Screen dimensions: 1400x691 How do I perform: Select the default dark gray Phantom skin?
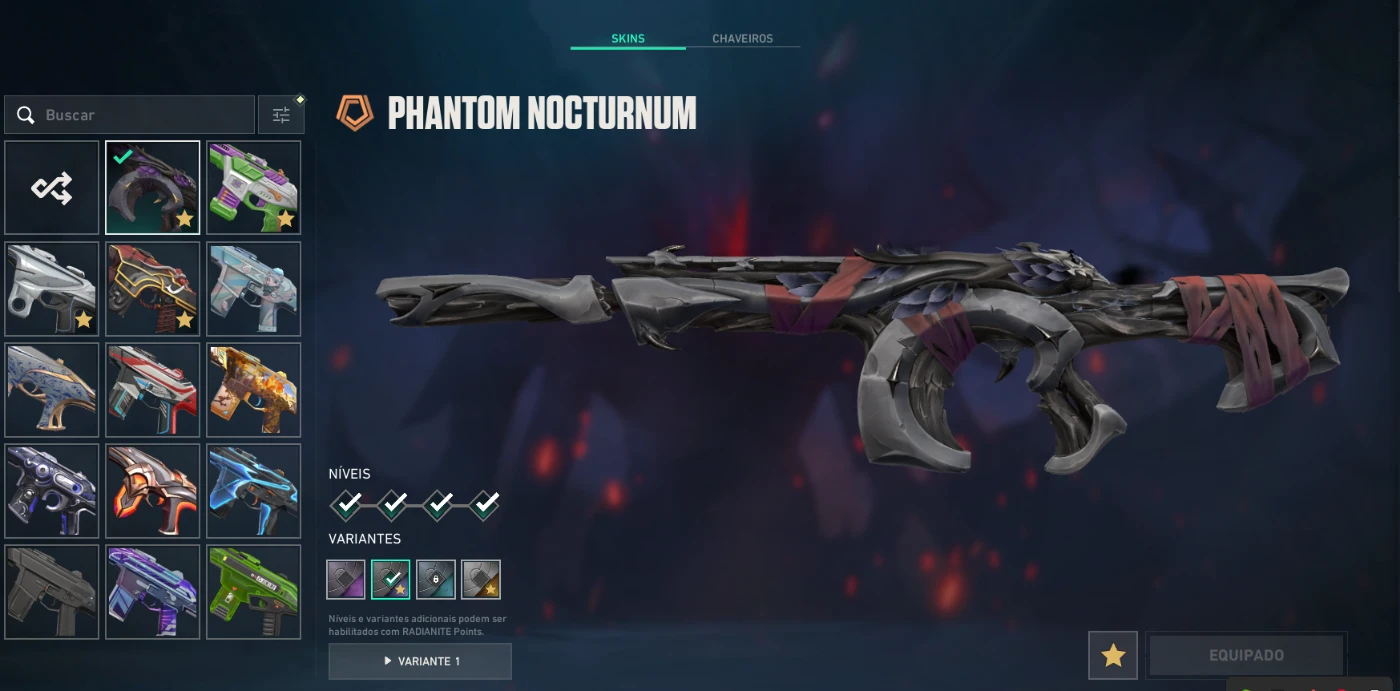tap(52, 592)
